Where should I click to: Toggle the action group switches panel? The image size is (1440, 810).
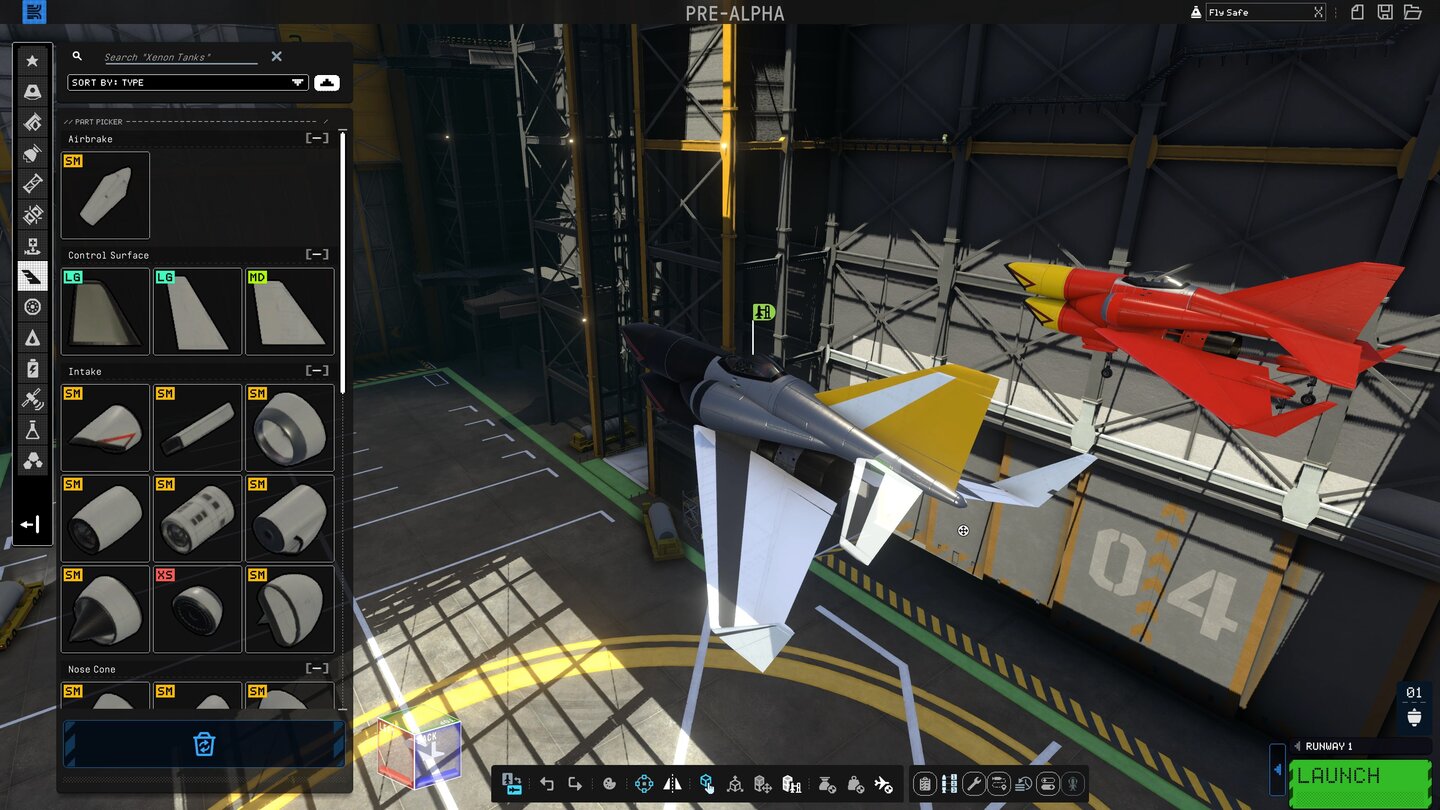[947, 784]
